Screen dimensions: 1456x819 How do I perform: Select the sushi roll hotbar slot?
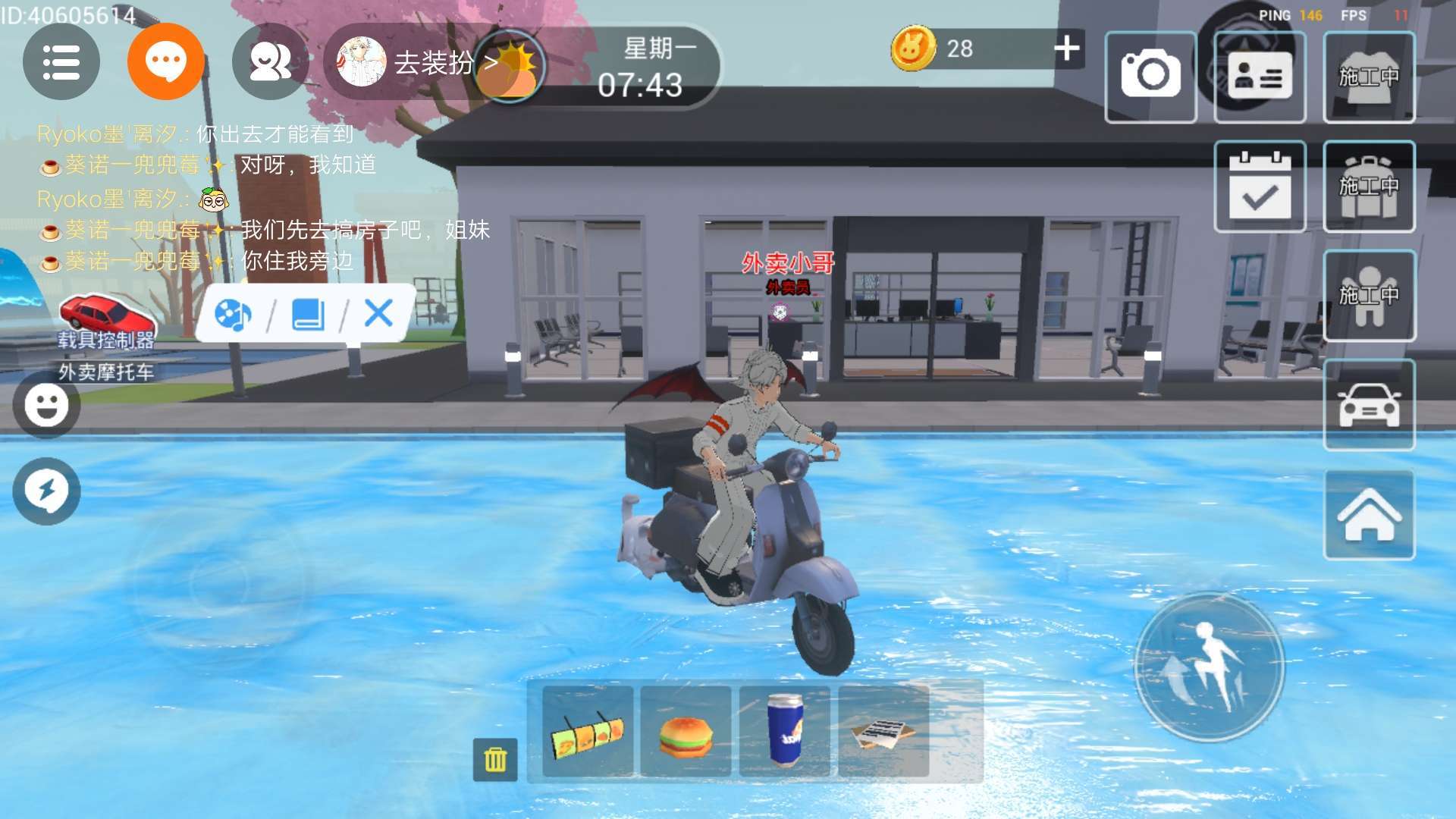[x=588, y=732]
